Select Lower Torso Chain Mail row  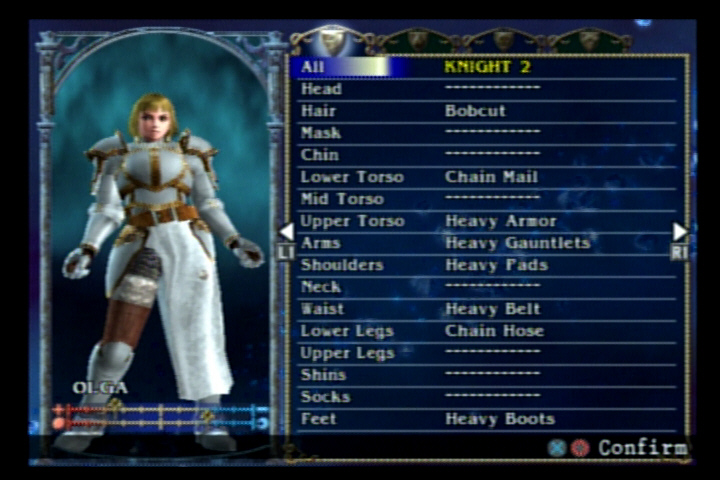pos(488,177)
